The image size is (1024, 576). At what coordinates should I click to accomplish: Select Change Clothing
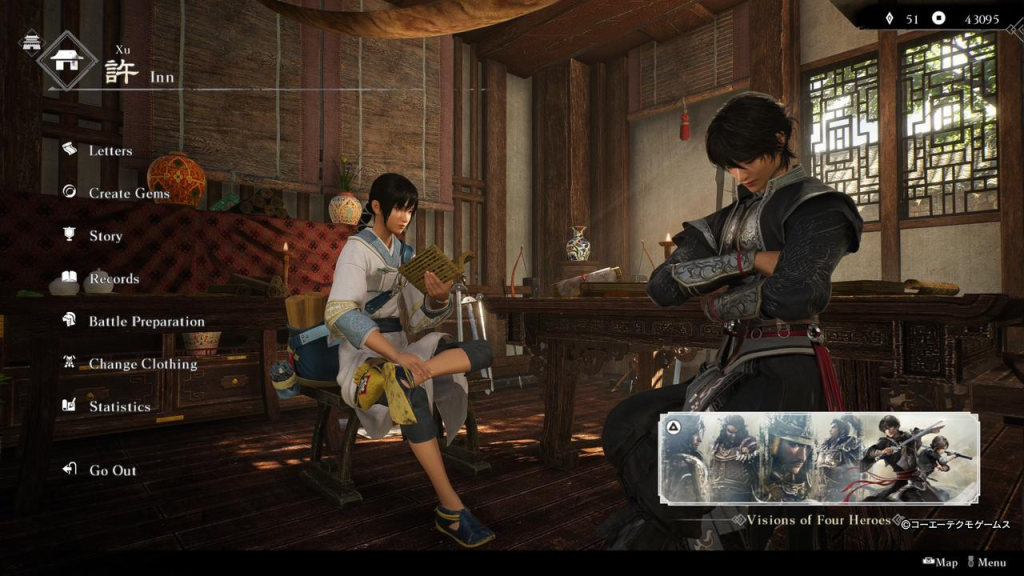coord(142,364)
